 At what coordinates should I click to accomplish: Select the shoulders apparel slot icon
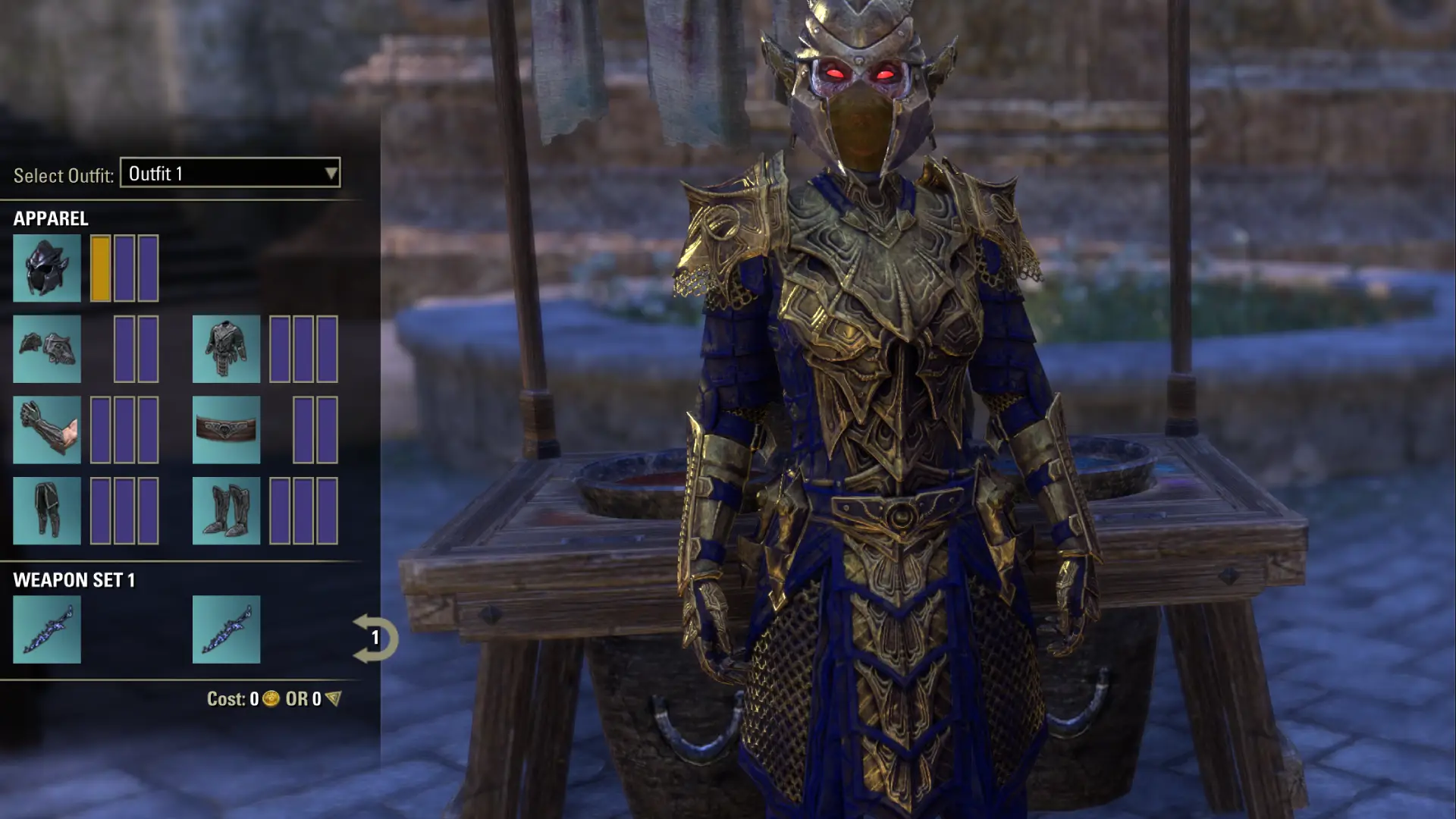(x=47, y=349)
